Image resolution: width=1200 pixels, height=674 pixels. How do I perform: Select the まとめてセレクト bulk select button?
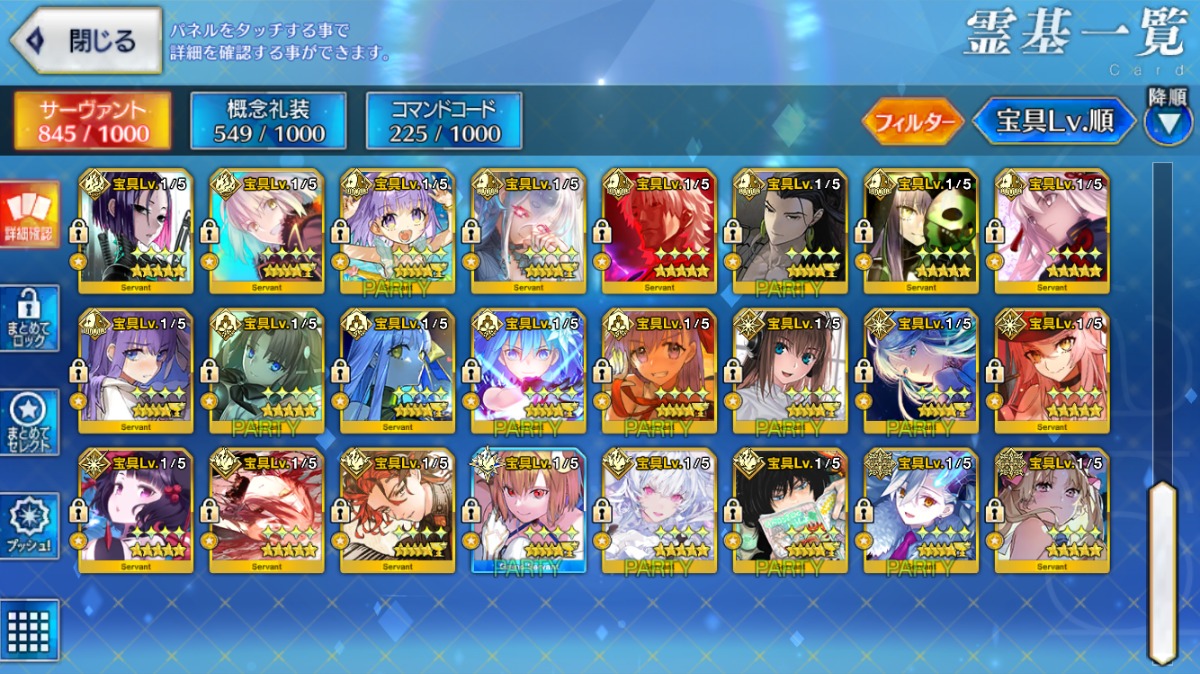pyautogui.click(x=29, y=422)
